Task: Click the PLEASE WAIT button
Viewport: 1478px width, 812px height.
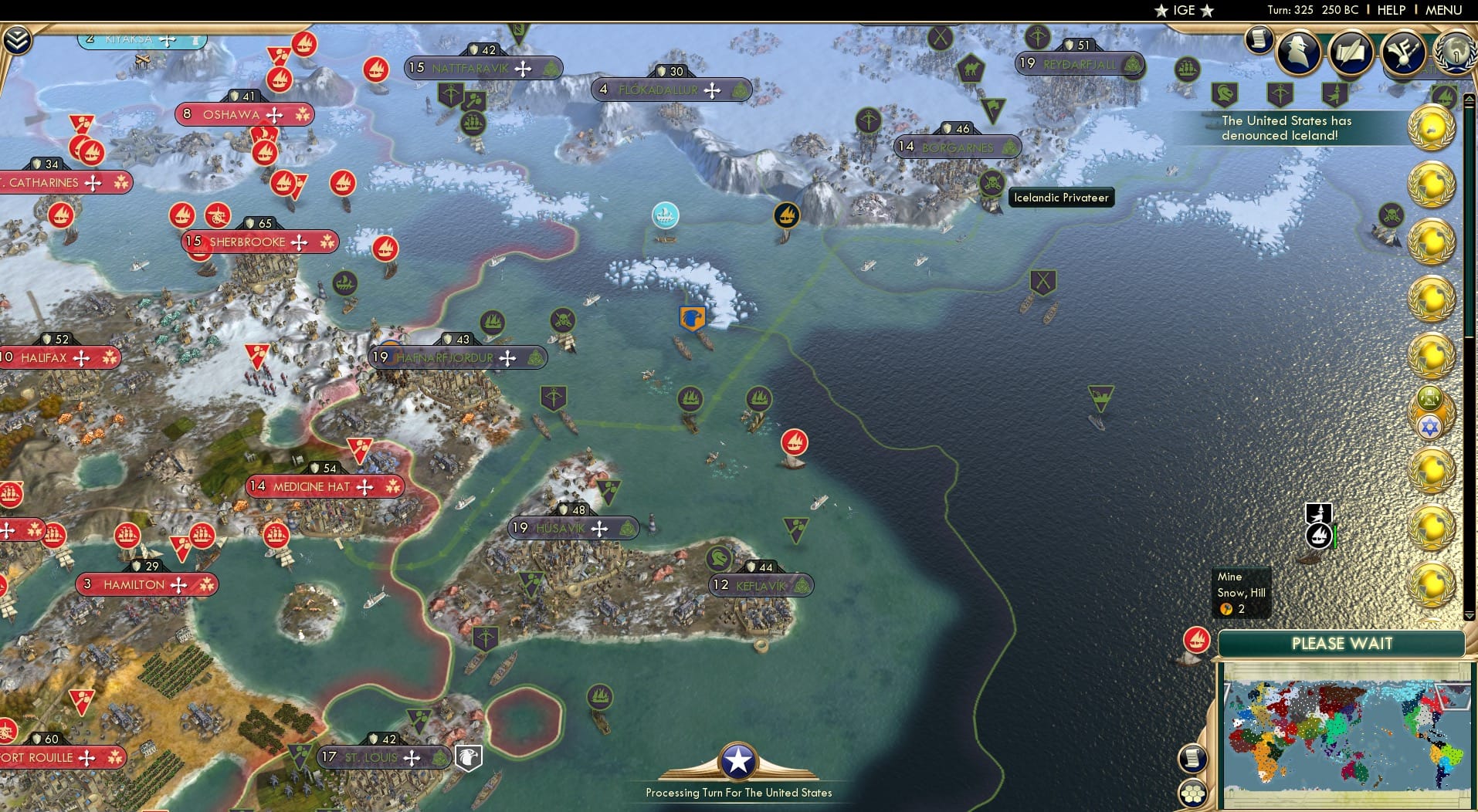Action: [1343, 644]
